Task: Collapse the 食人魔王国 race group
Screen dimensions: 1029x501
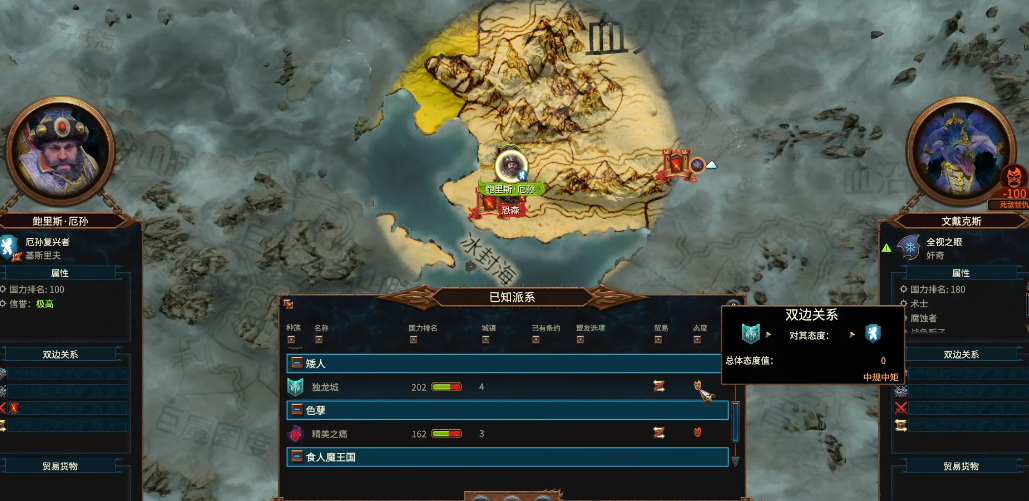Action: [296, 457]
